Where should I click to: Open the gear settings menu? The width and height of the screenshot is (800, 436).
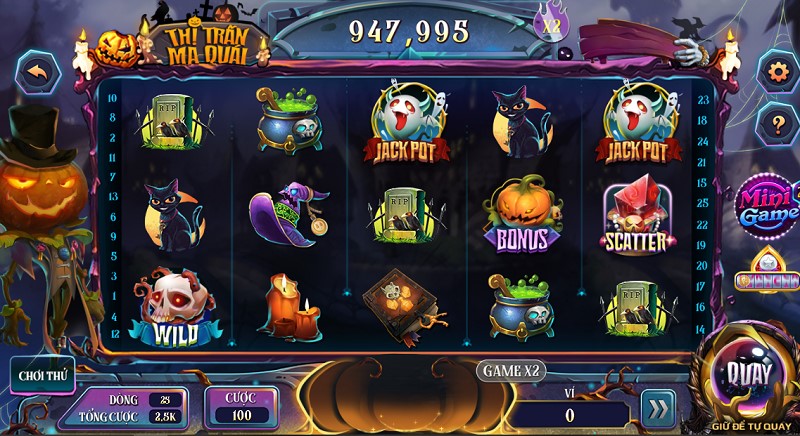776,72
